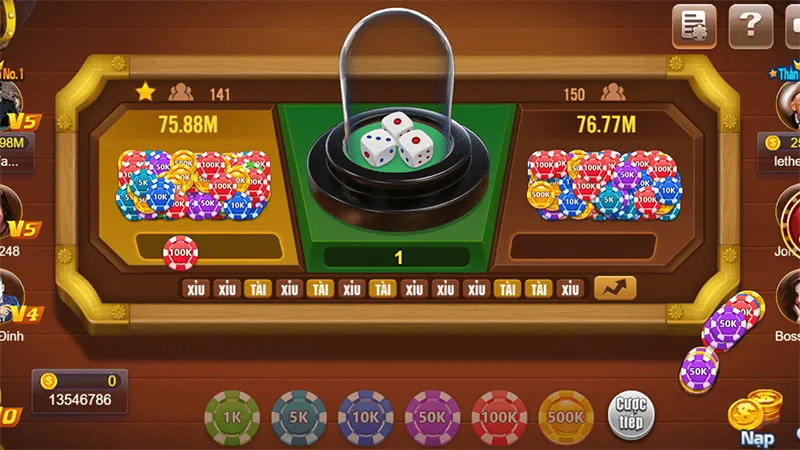Pick the 500K betting chip

pos(566,417)
